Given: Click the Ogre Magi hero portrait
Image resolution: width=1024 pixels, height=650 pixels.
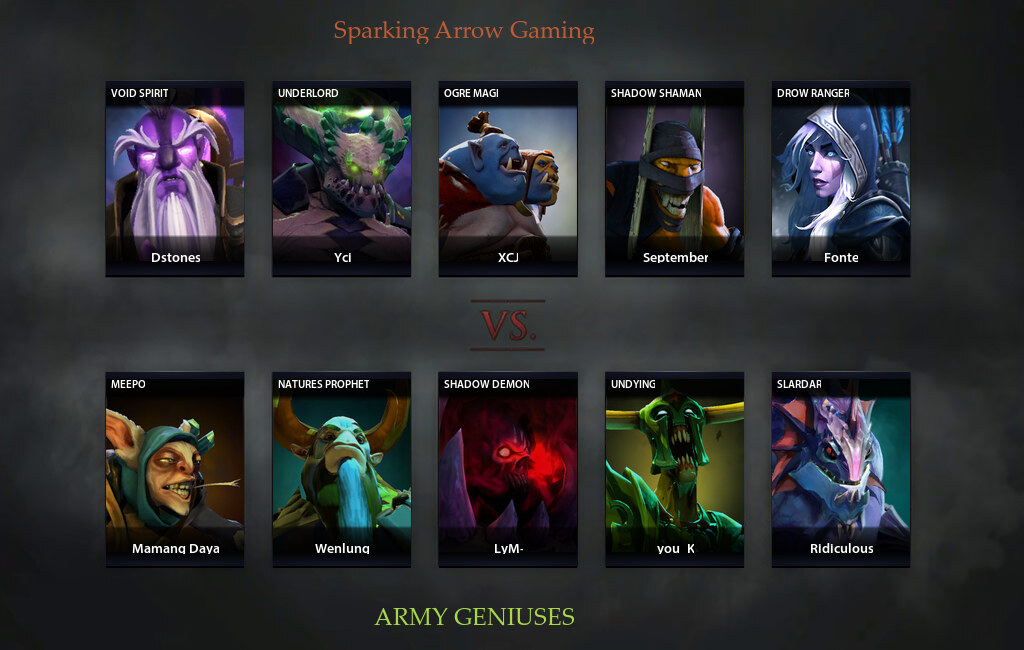Looking at the screenshot, I should click(508, 178).
